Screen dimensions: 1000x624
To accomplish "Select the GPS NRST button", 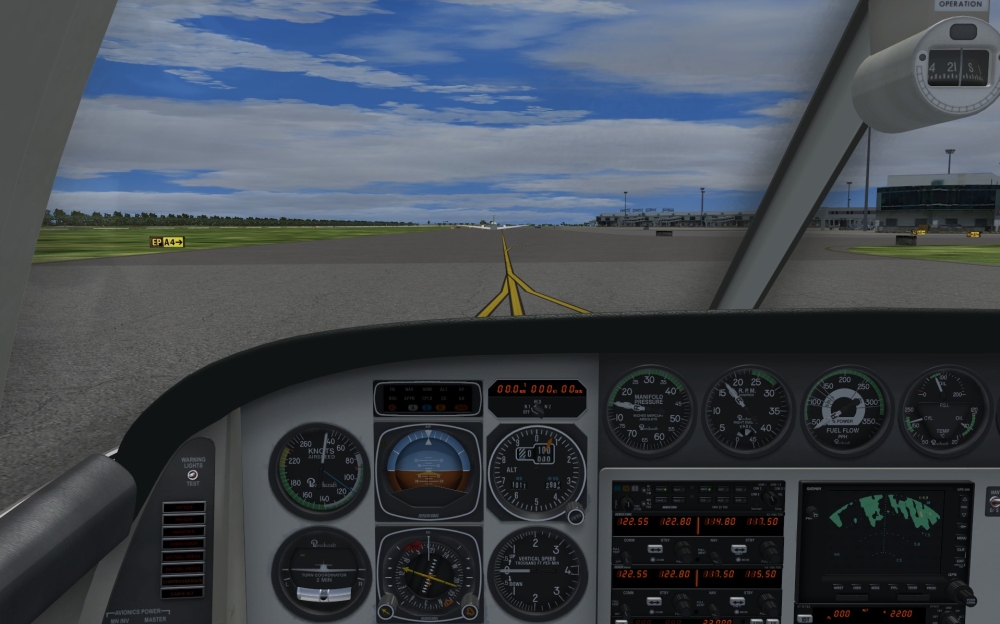I will point(838,588).
